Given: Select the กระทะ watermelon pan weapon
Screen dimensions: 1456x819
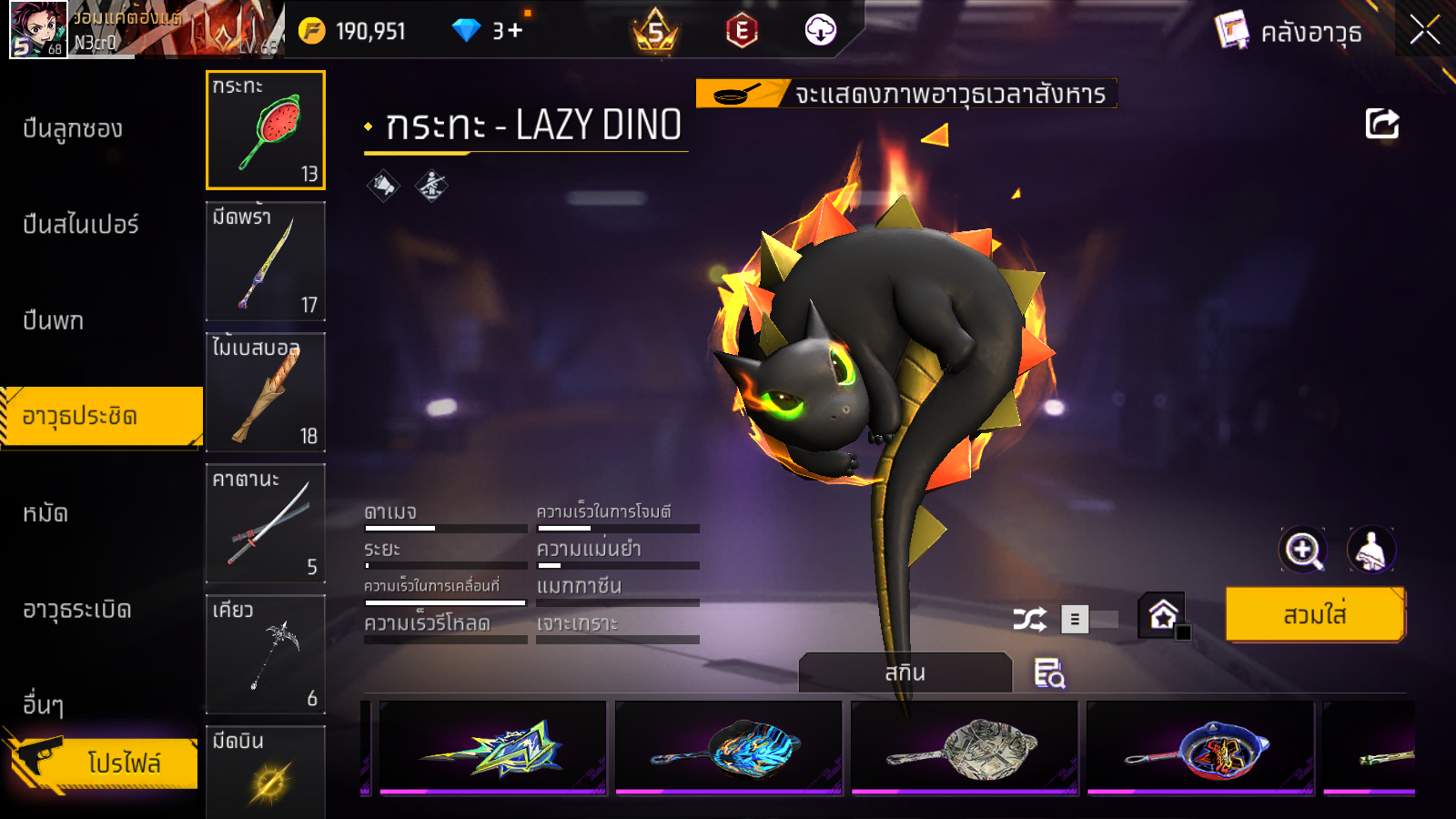Looking at the screenshot, I should pyautogui.click(x=266, y=130).
